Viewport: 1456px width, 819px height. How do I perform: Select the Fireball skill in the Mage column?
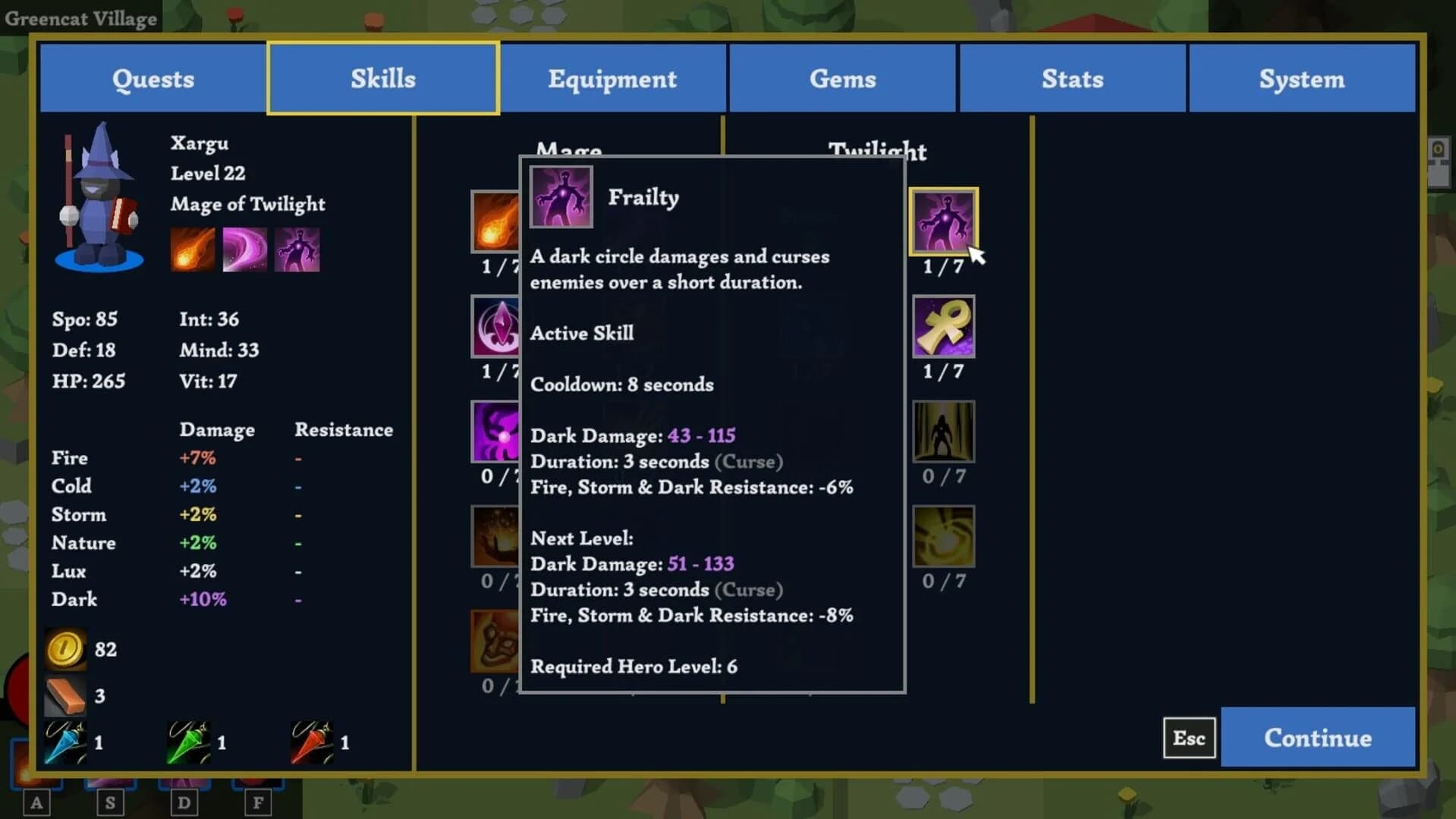(495, 222)
